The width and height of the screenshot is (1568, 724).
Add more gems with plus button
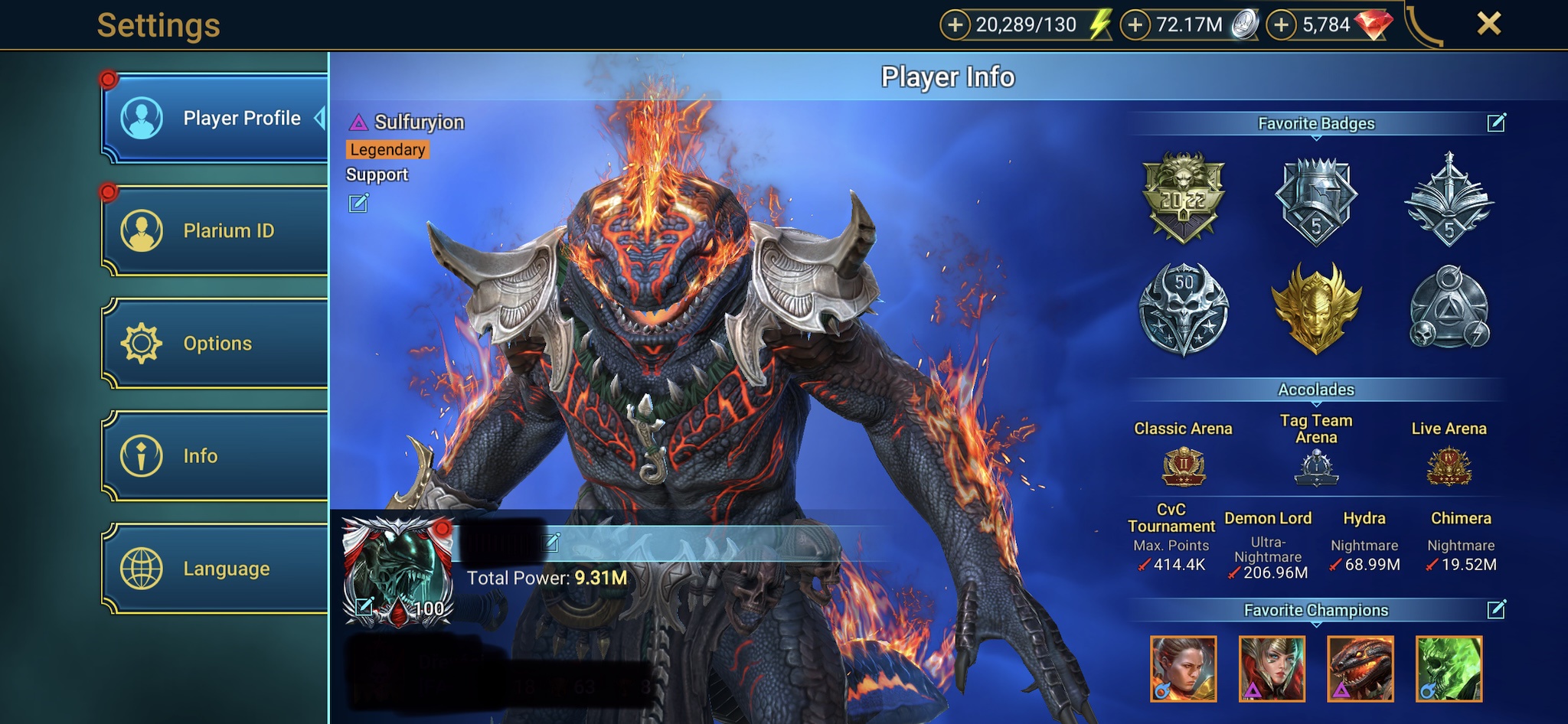[1282, 25]
